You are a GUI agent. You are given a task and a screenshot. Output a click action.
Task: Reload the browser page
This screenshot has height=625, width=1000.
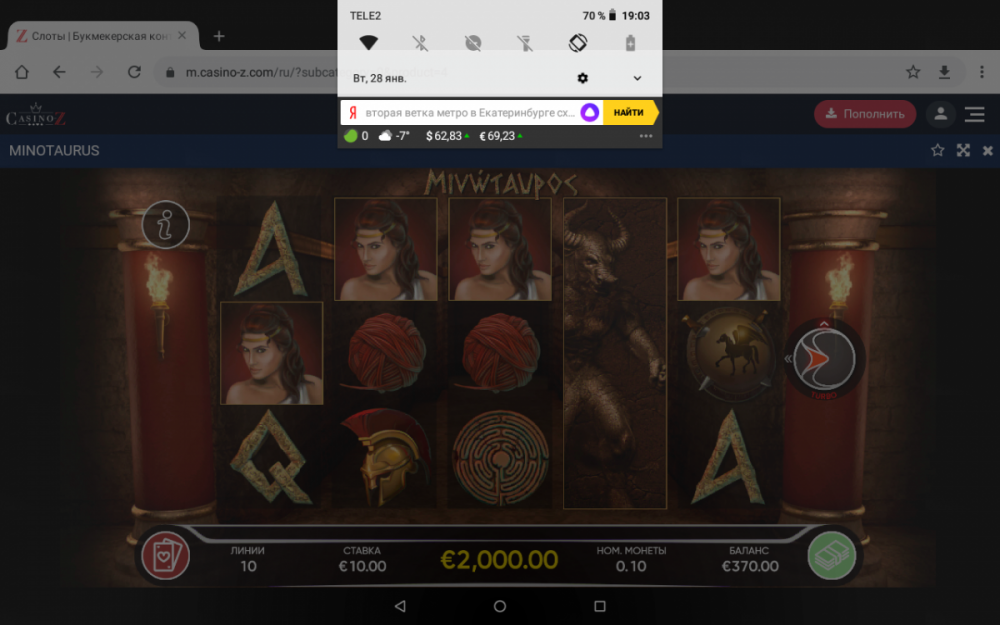click(x=134, y=72)
